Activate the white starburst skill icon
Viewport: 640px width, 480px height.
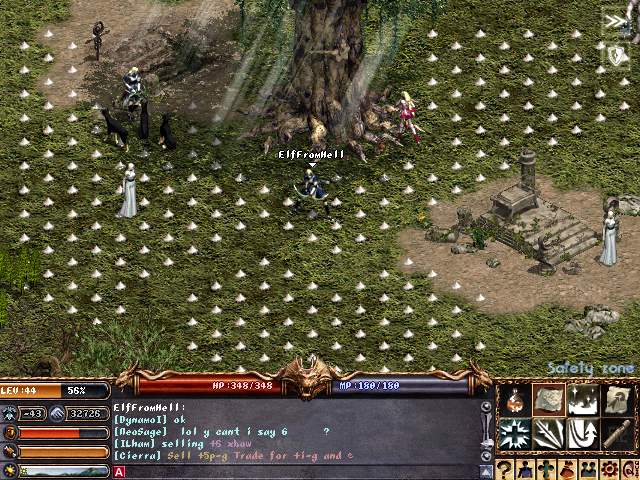tap(515, 434)
